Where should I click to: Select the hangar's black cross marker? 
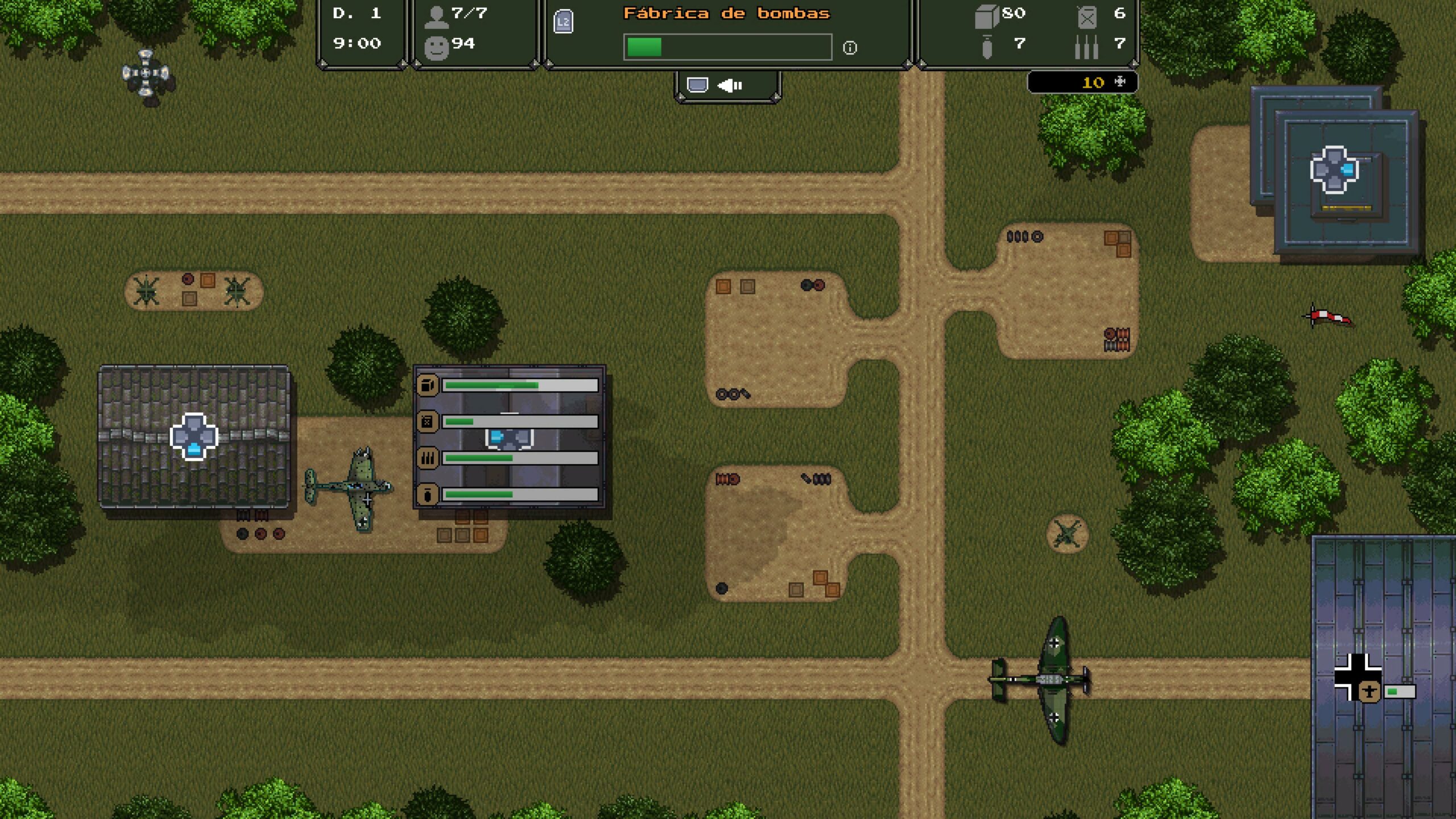click(x=1357, y=677)
